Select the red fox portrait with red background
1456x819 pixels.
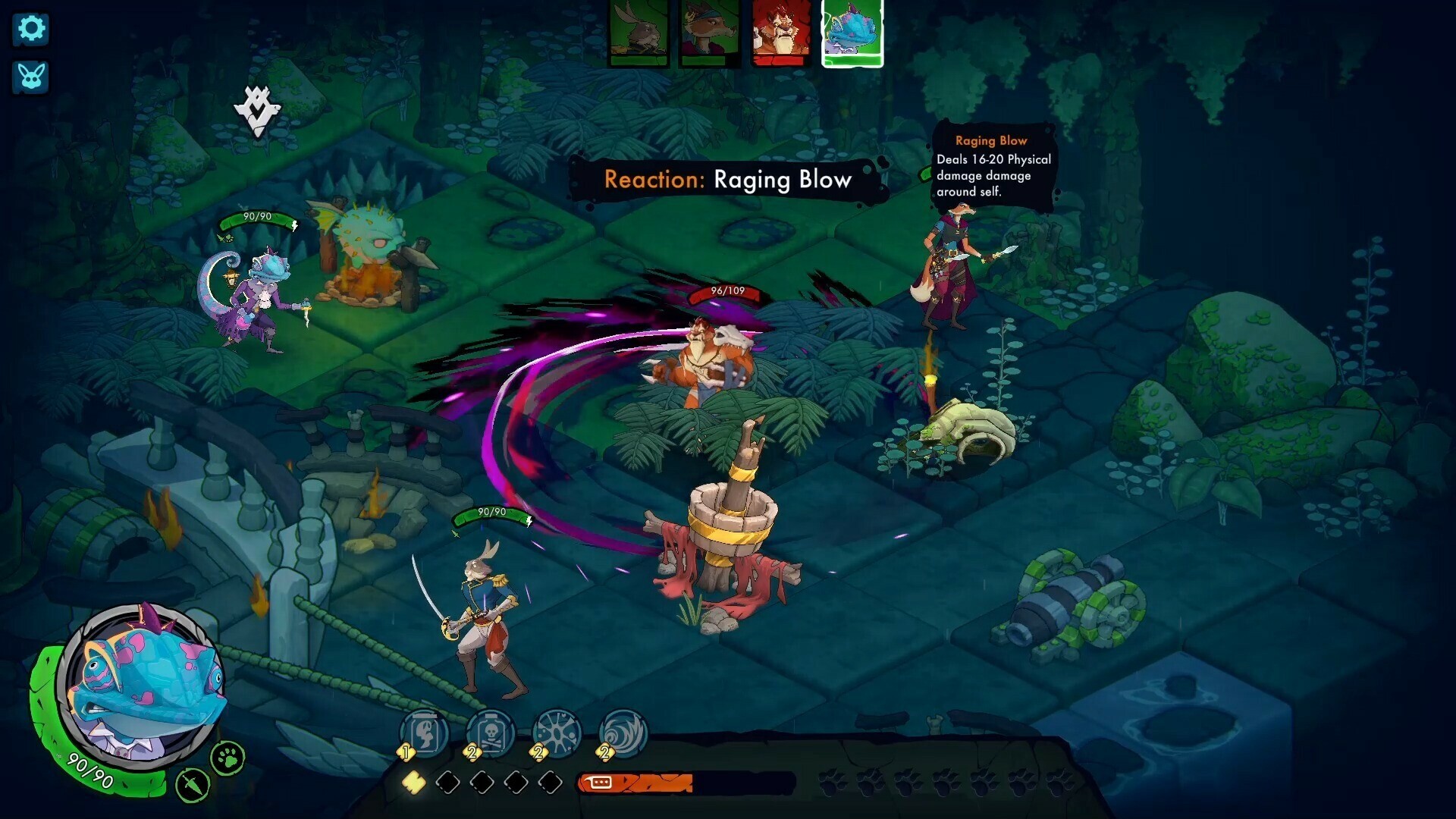[x=781, y=34]
